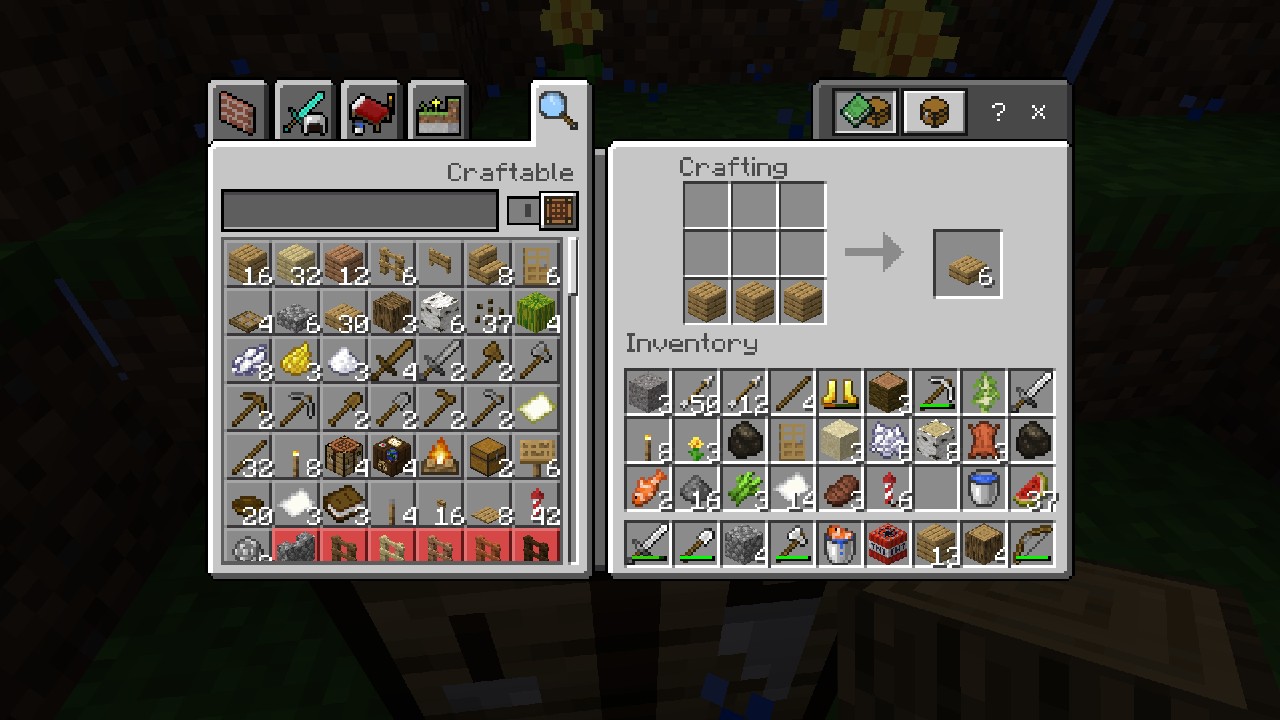Open the Items tab showing the red bed
1280x720 pixels.
tap(370, 111)
